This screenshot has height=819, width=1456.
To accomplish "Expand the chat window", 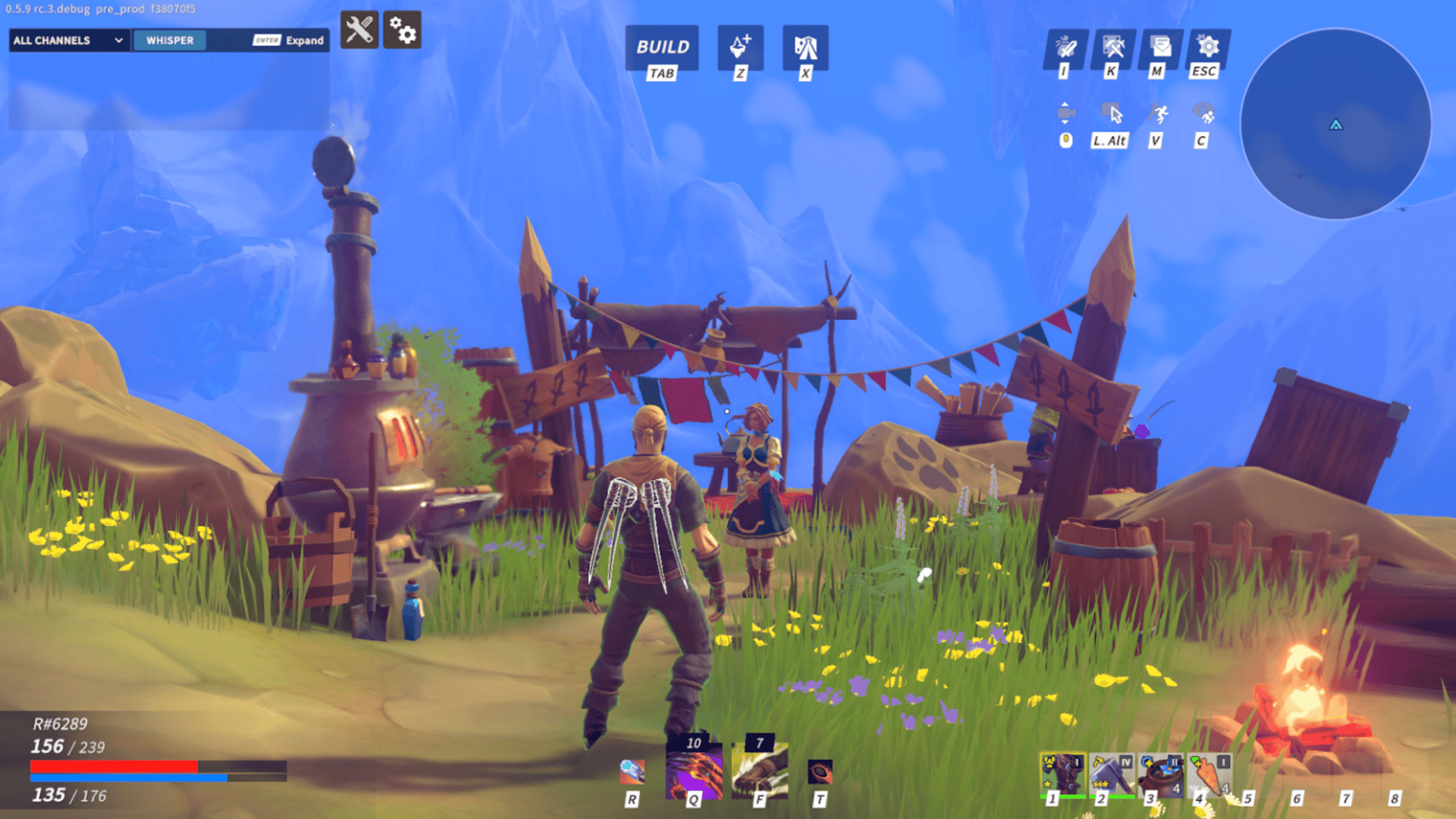I will (289, 40).
